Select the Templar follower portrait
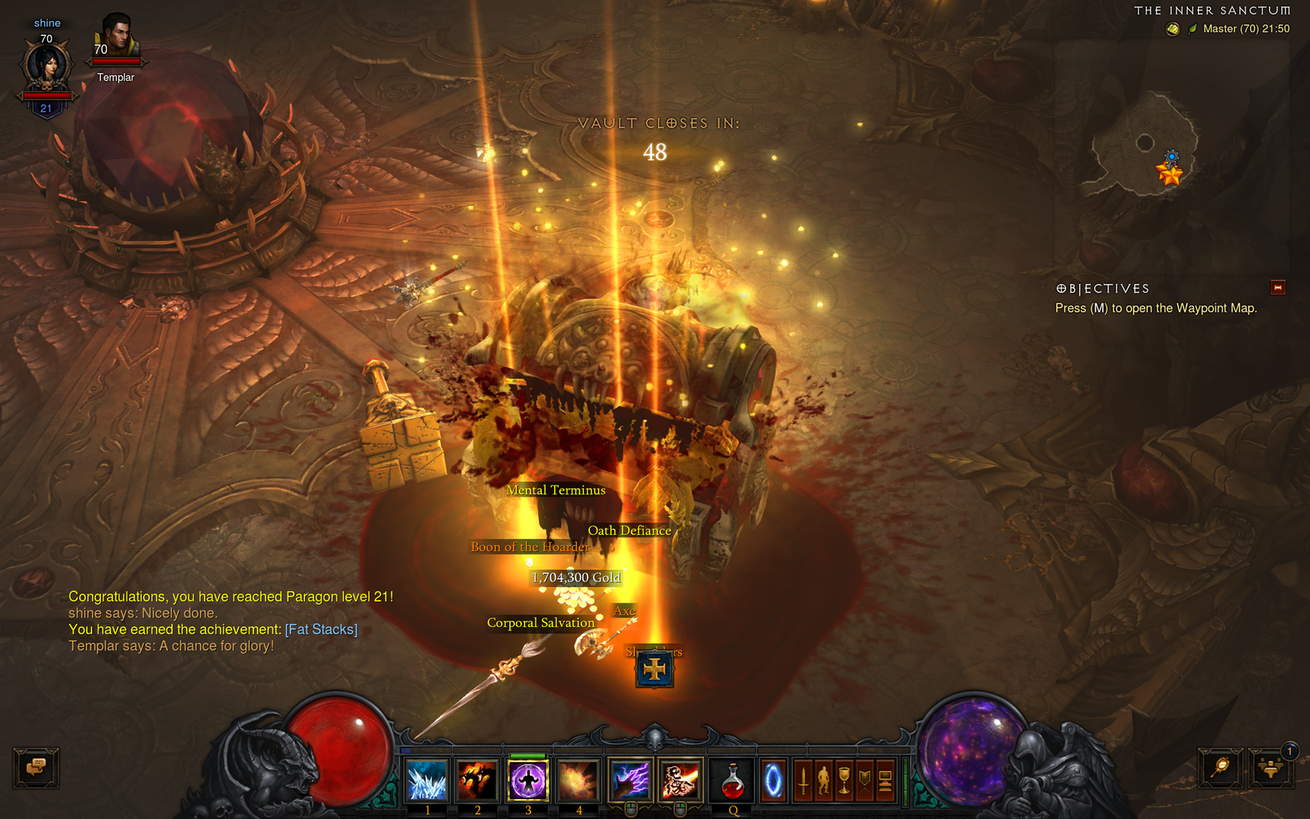The width and height of the screenshot is (1310, 819). coord(117,39)
